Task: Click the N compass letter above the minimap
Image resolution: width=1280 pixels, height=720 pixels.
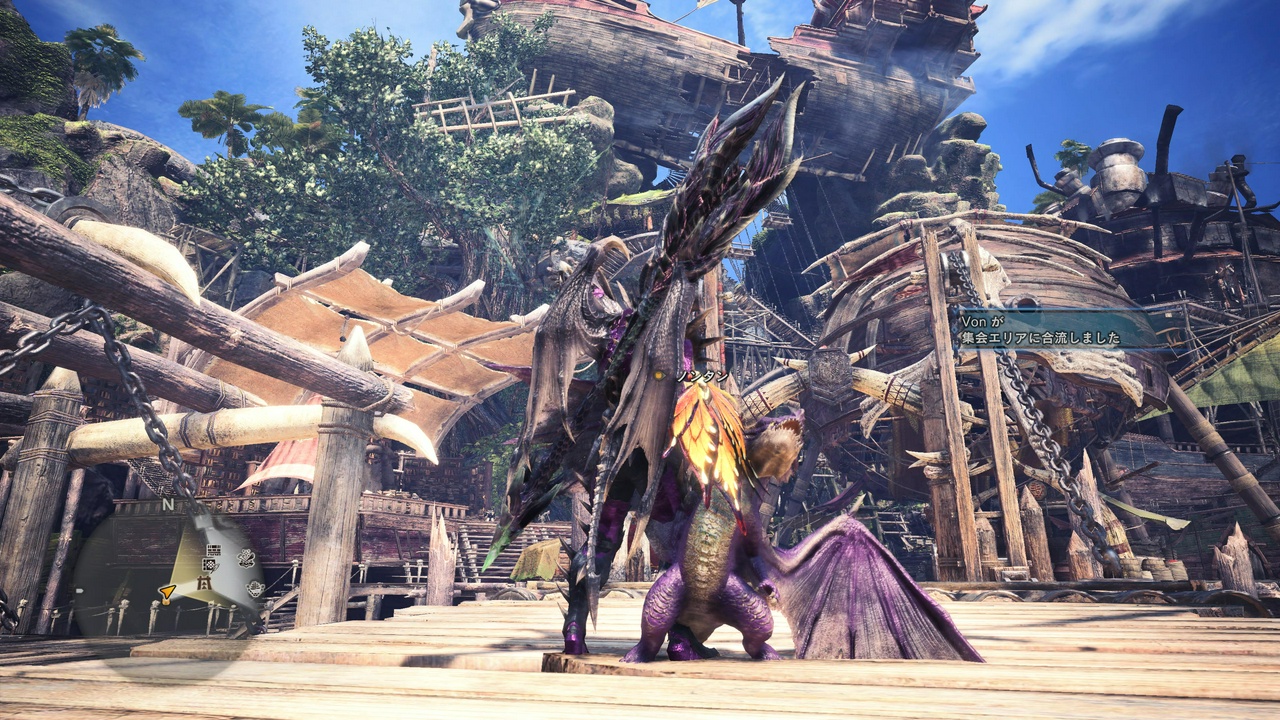Action: coord(167,504)
